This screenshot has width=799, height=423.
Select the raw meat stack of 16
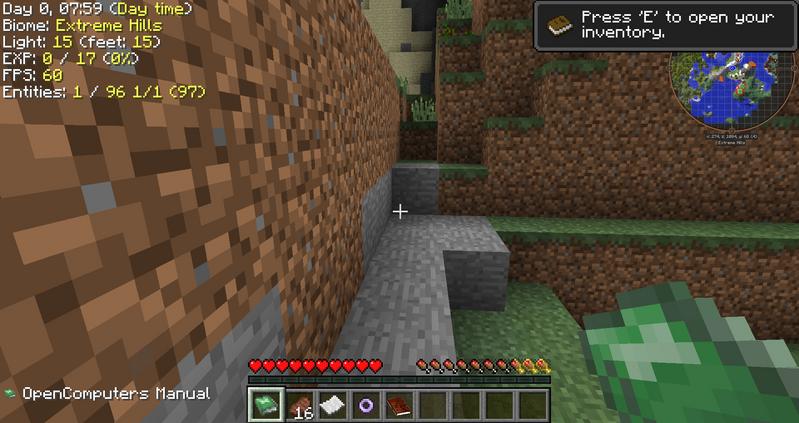tap(300, 405)
